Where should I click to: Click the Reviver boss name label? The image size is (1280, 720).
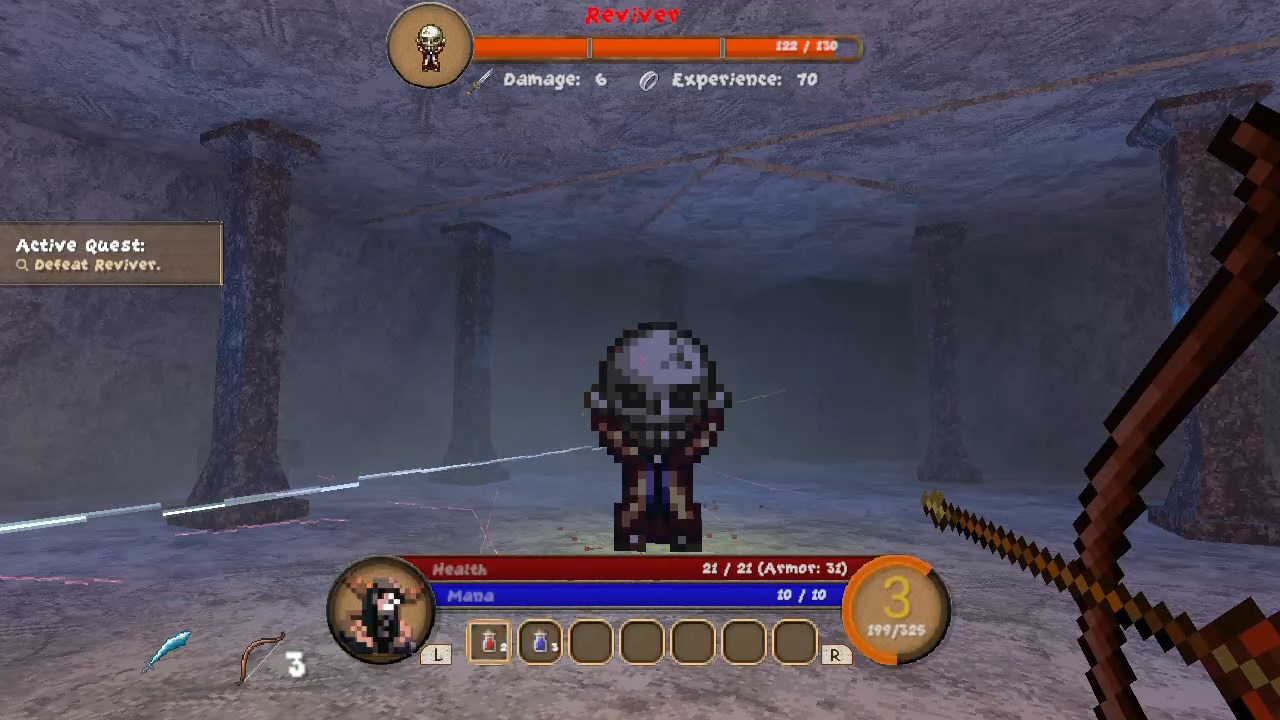pyautogui.click(x=632, y=14)
